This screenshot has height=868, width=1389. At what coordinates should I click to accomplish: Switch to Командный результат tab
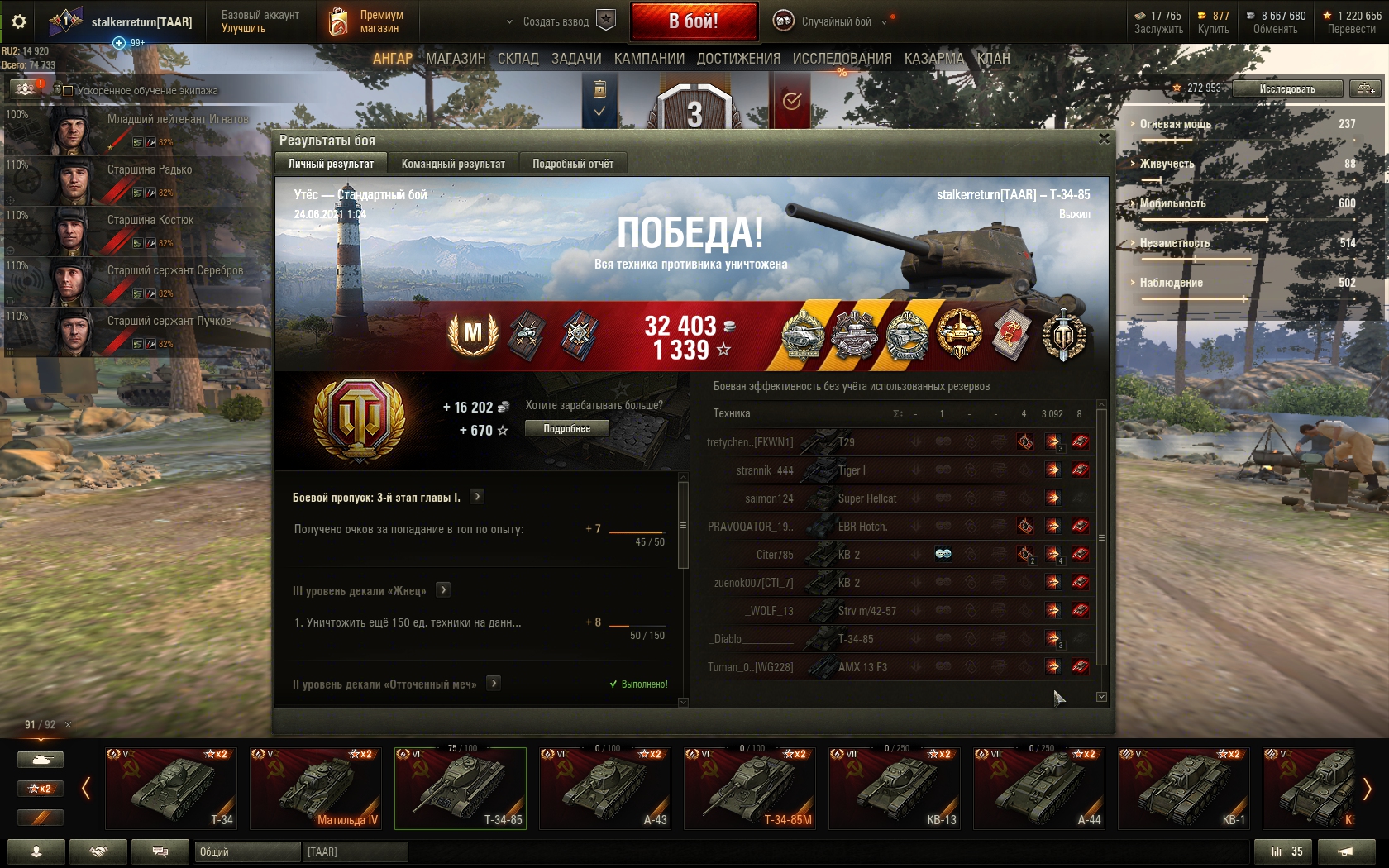click(x=453, y=164)
